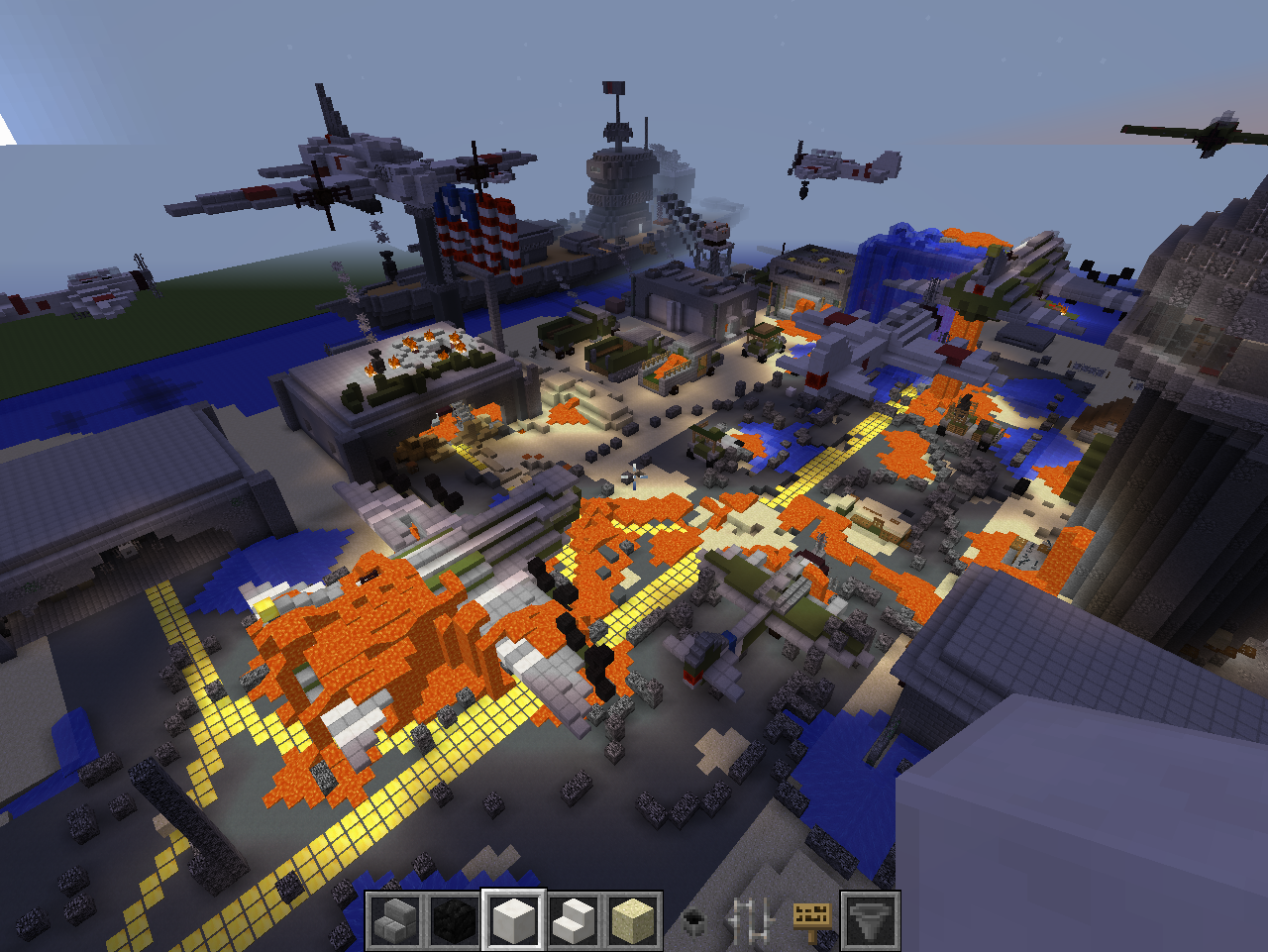Select the hopper hotbar slot

click(871, 920)
